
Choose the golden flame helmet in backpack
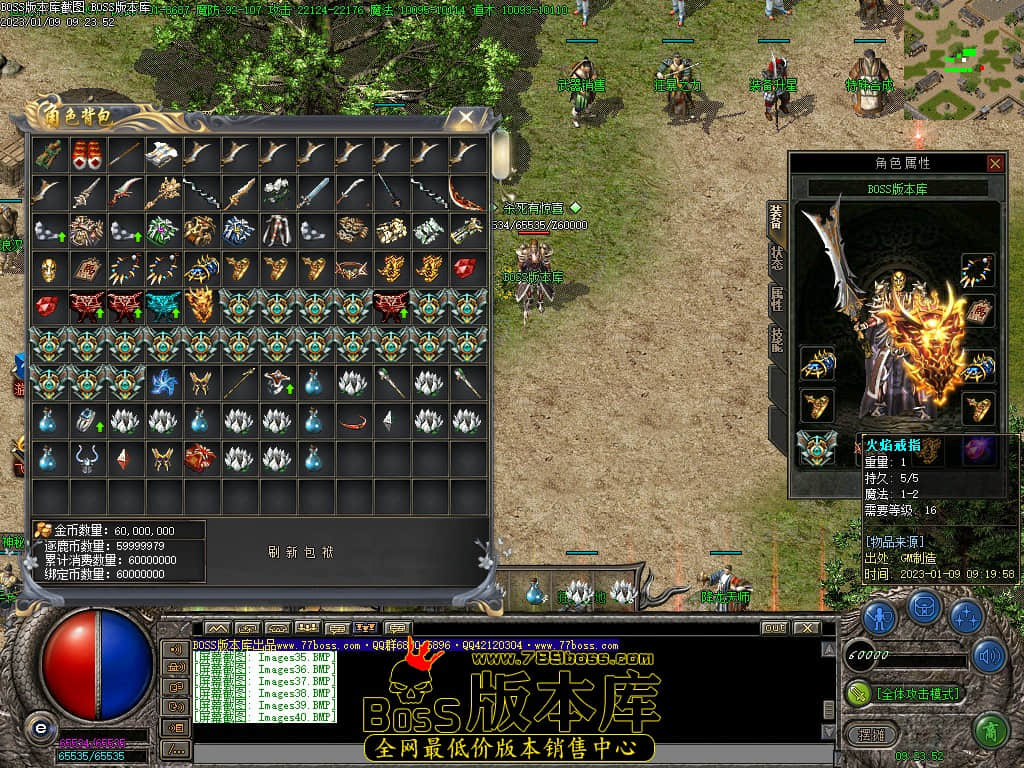[201, 306]
